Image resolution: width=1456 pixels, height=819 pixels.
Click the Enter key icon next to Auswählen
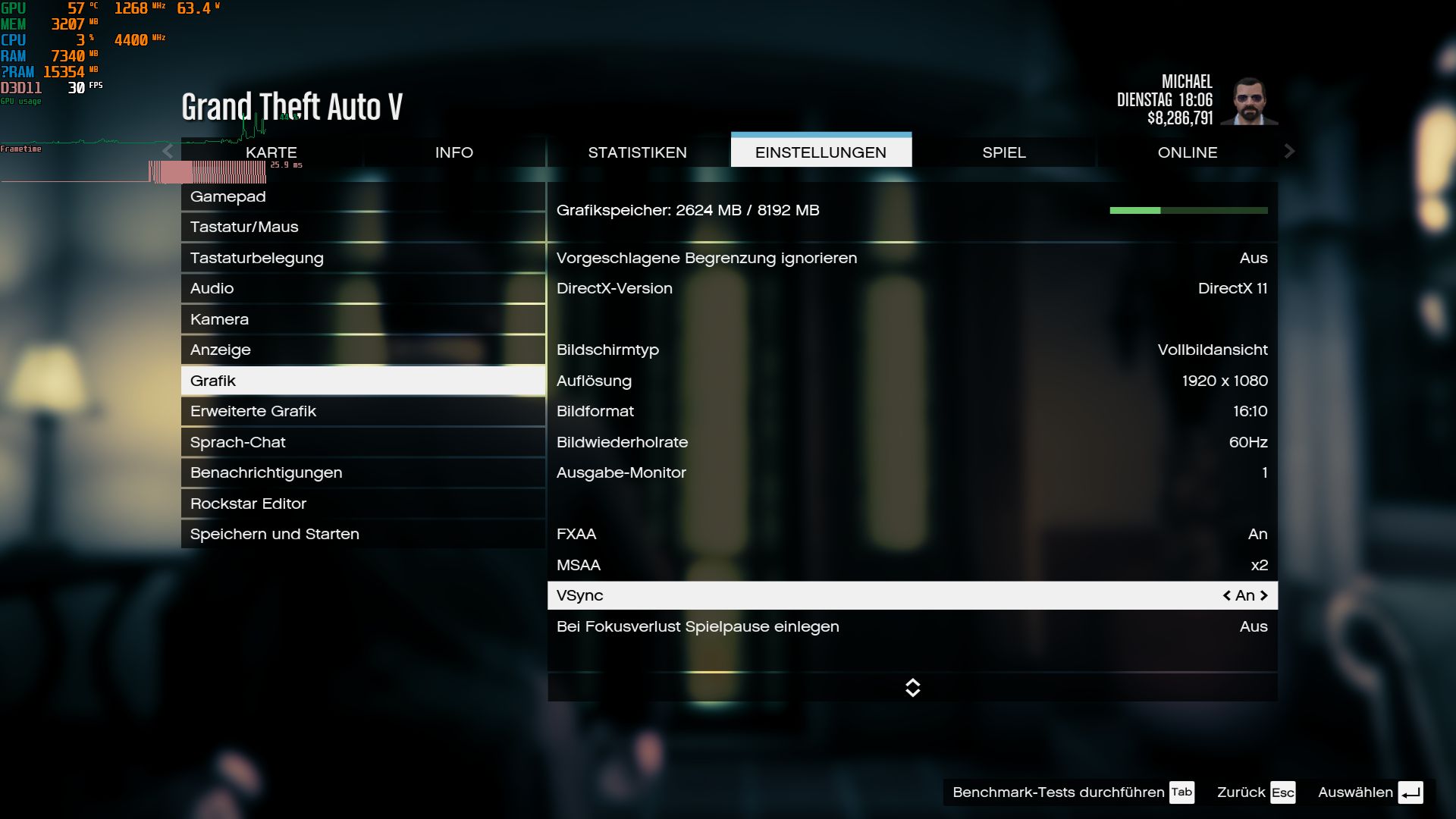pos(1412,792)
